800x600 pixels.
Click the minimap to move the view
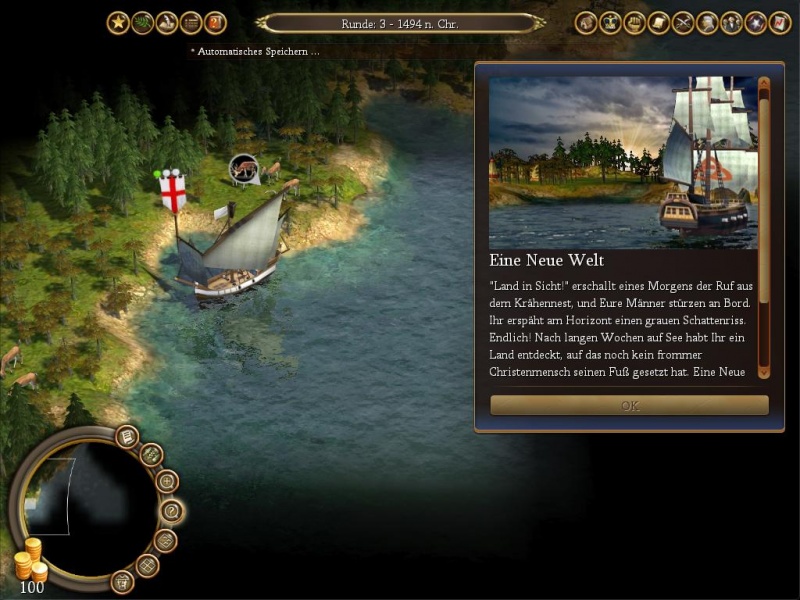(70, 498)
